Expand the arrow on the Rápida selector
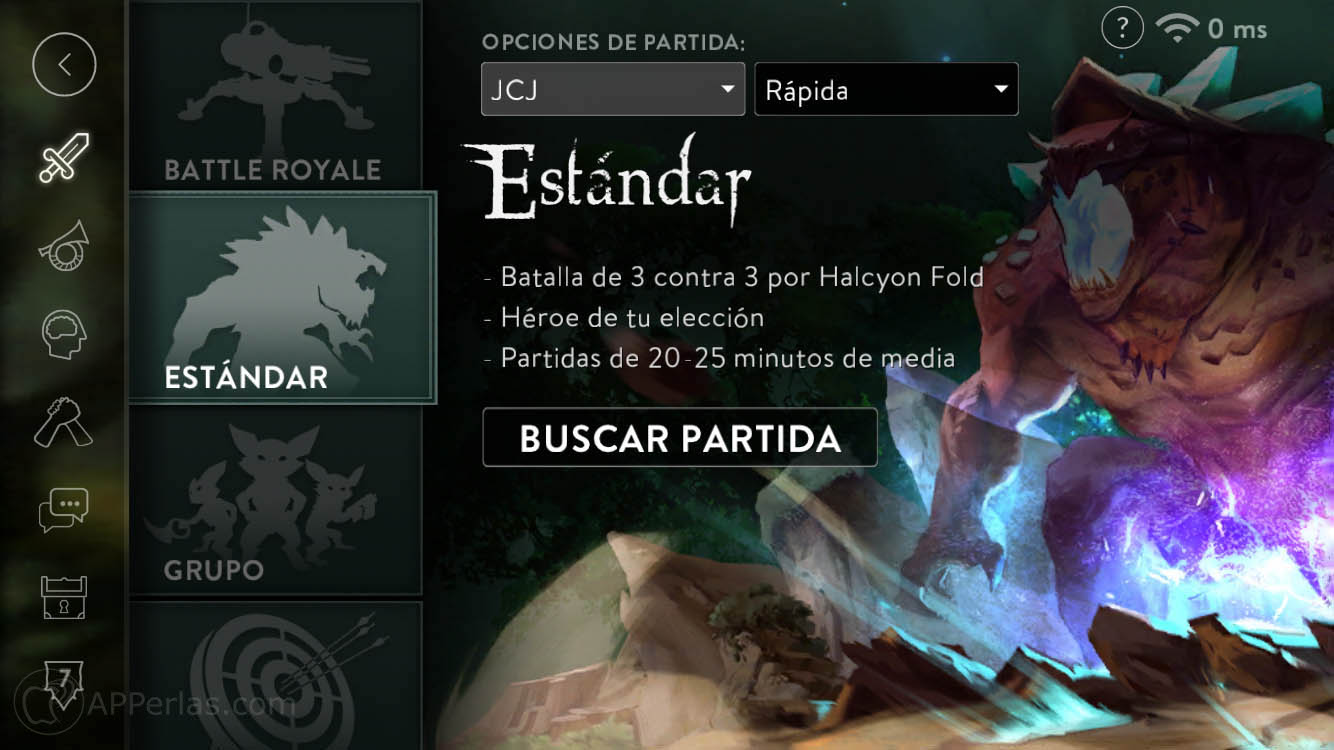Screen dimensions: 1334x750 1000,89
